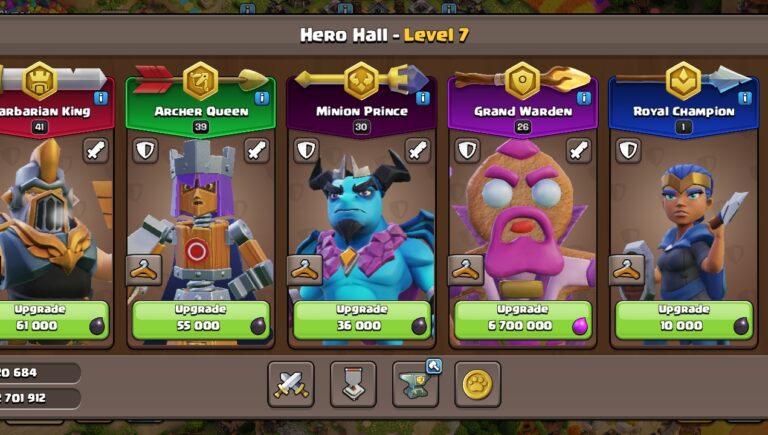
Task: Open the crossed swords button
Action: [x=290, y=384]
